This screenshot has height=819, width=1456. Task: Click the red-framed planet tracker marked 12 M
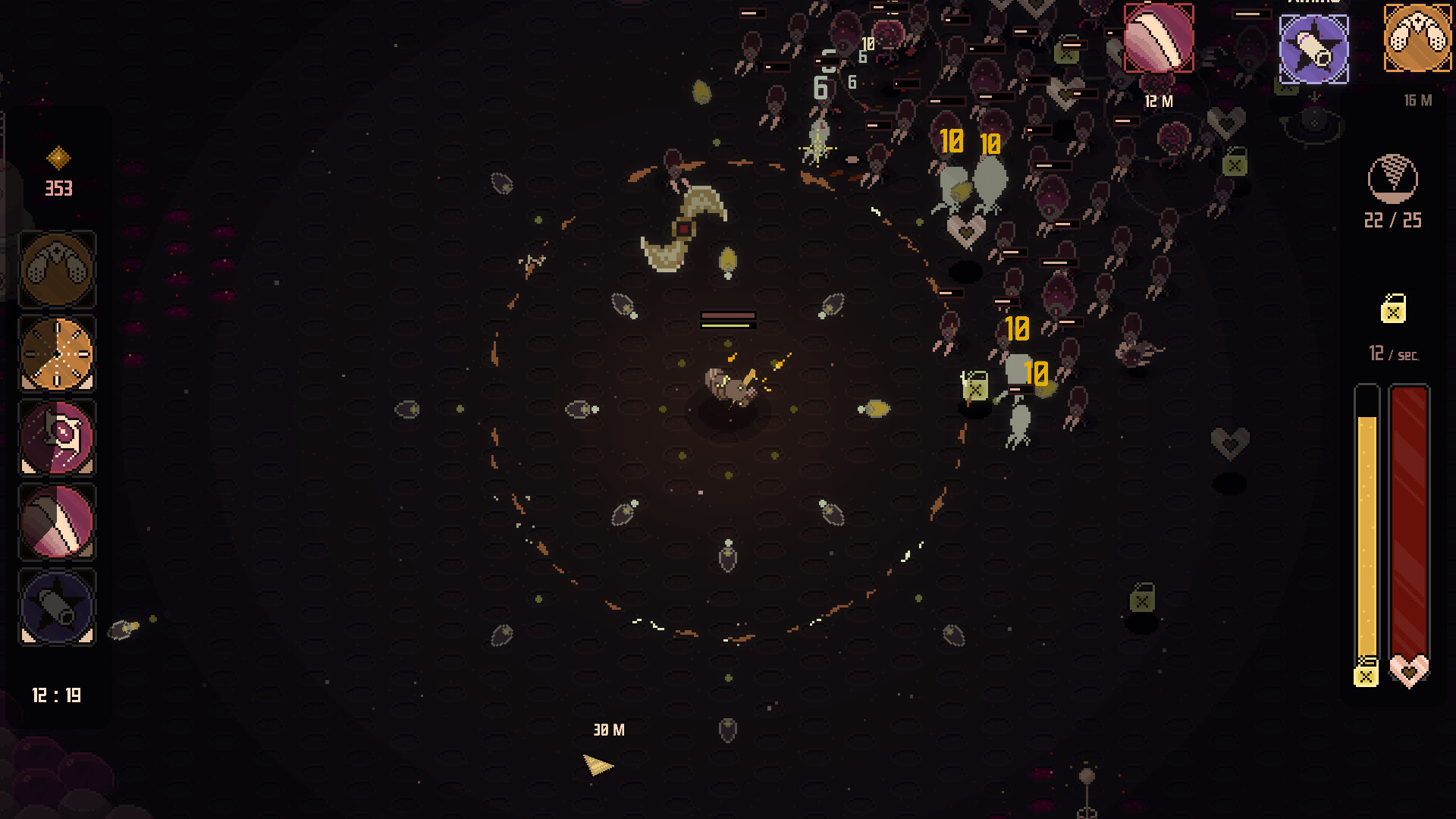pyautogui.click(x=1159, y=36)
